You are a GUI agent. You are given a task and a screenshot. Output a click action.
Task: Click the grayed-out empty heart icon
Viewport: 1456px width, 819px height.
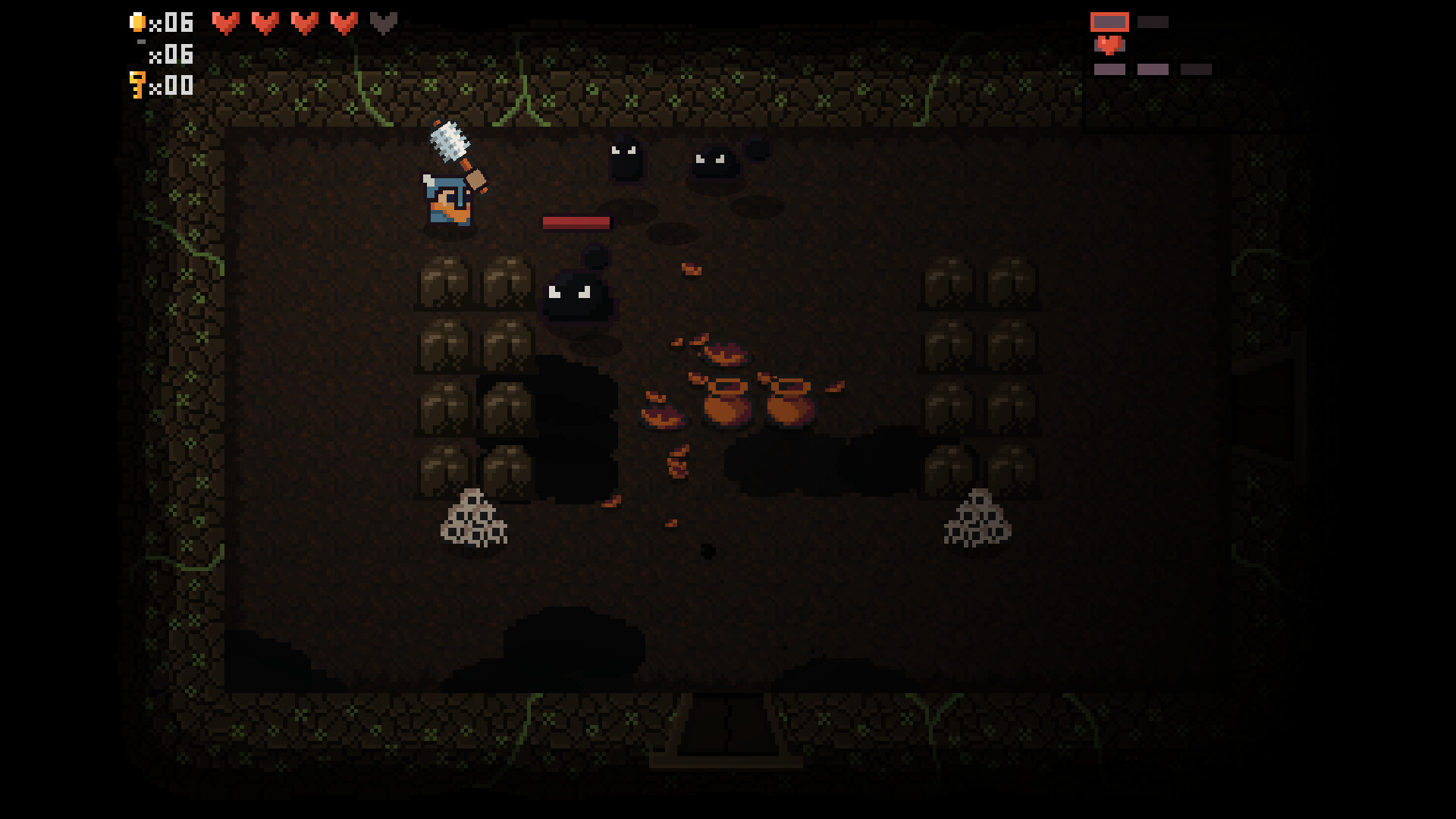(383, 22)
